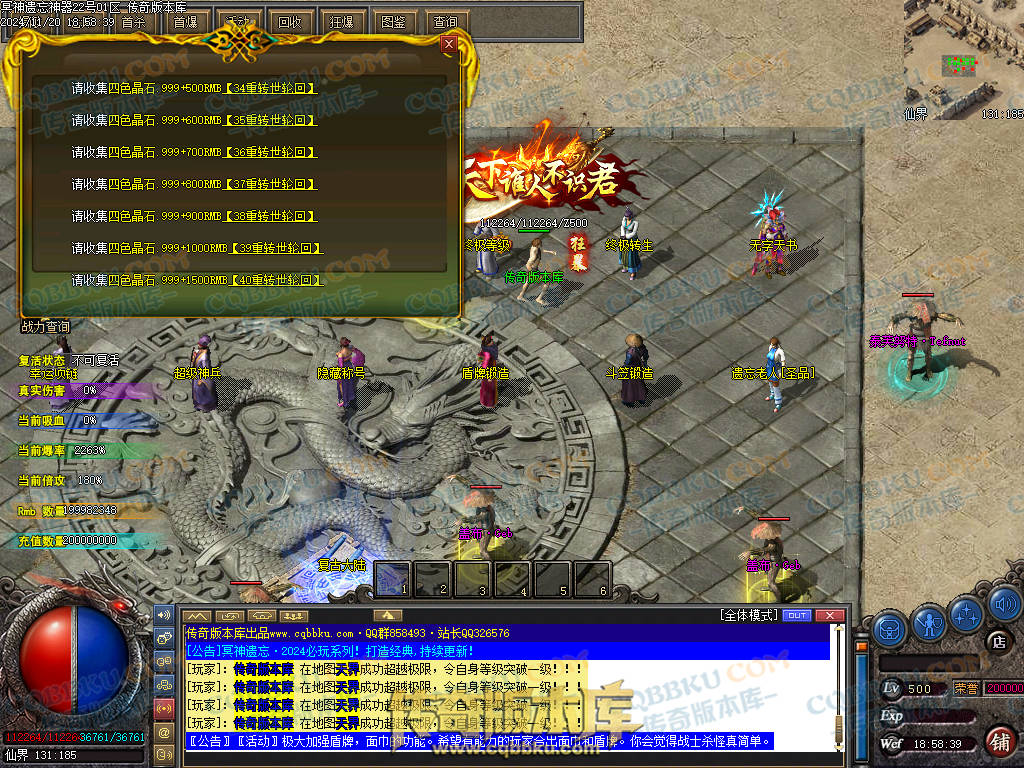
Task: Open the skills sparkle round button
Action: click(967, 613)
